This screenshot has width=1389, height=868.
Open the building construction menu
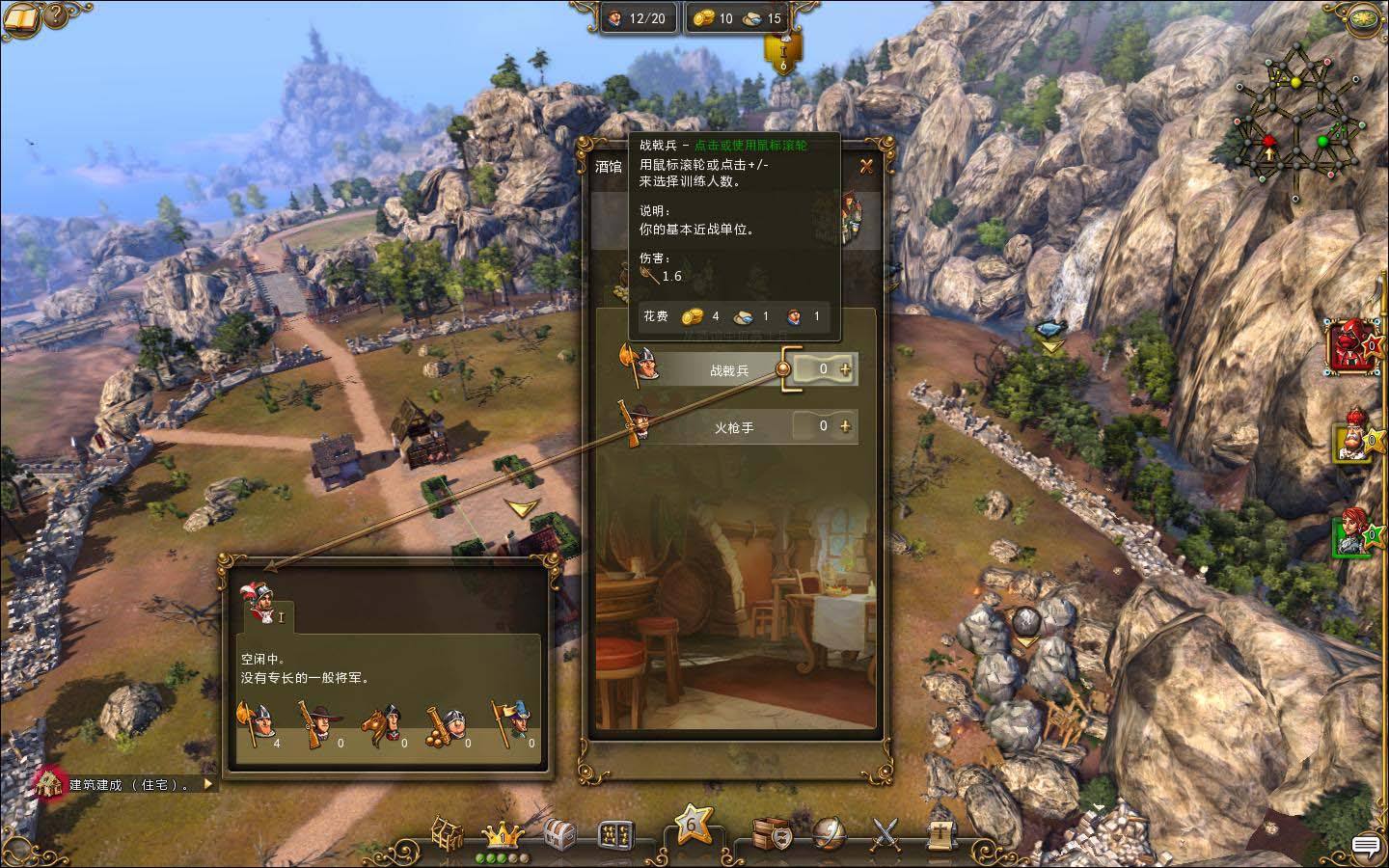(447, 833)
